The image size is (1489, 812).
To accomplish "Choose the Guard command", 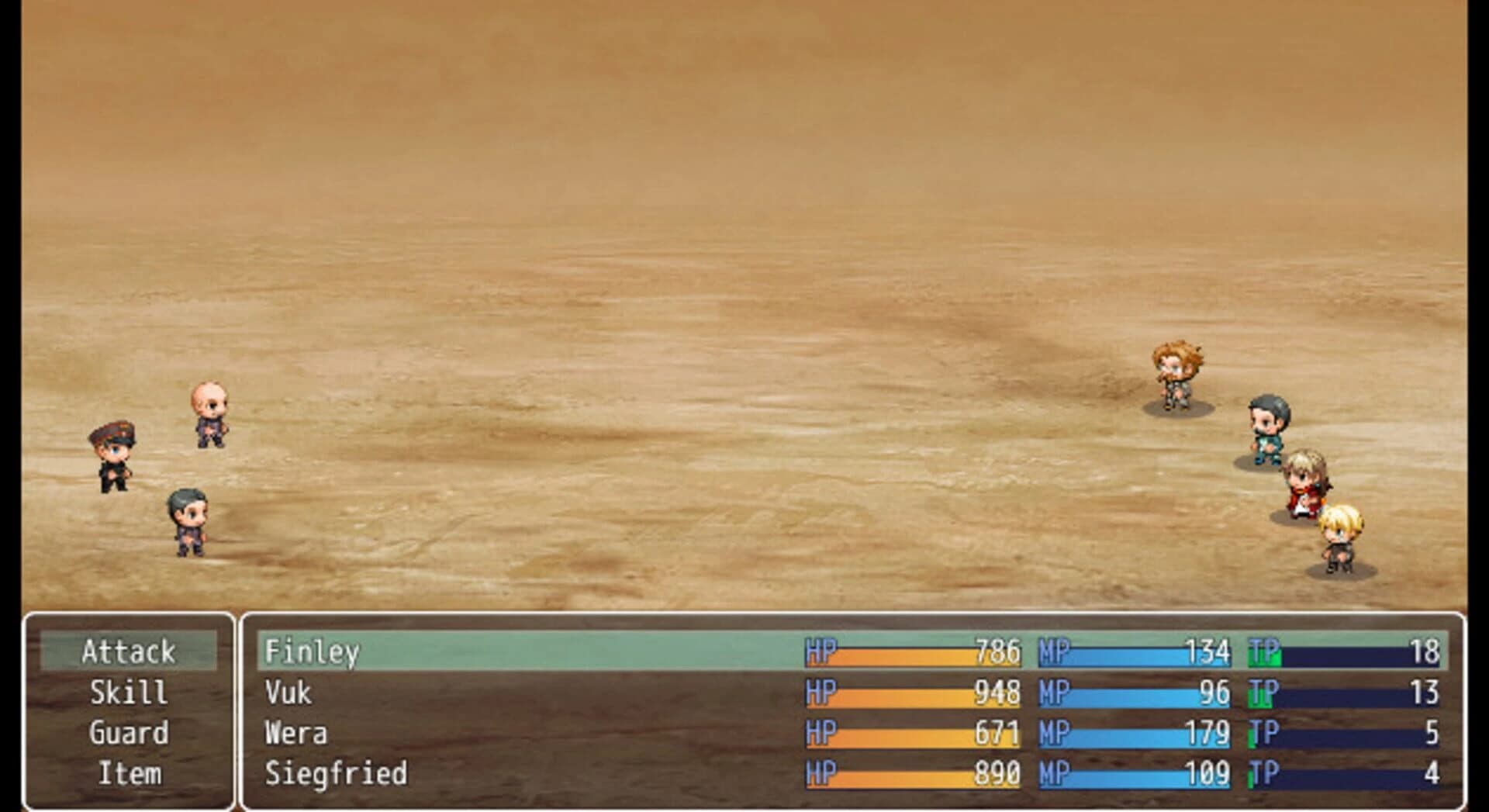I will coord(128,733).
